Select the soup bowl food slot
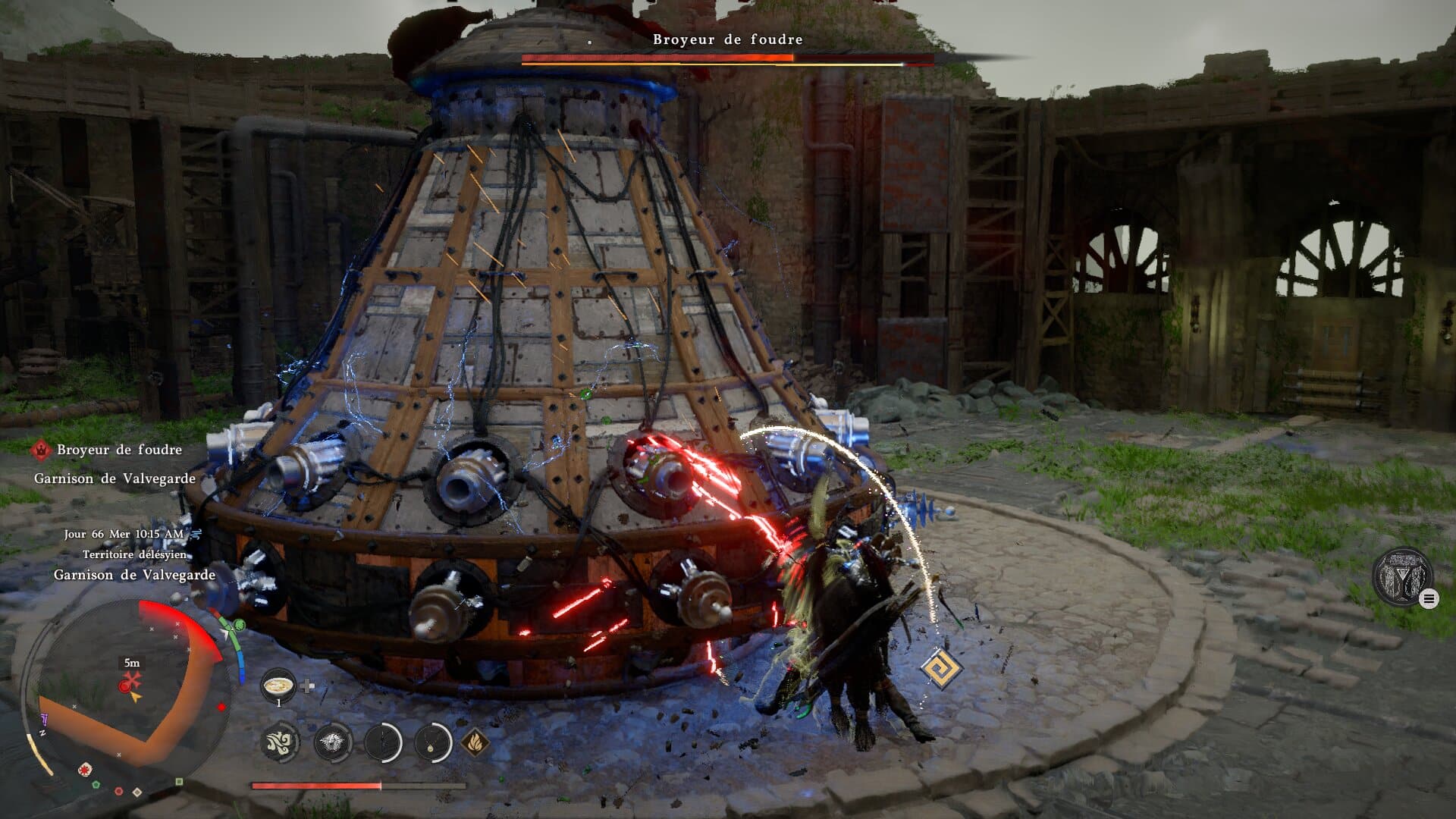The height and width of the screenshot is (819, 1456). point(278,686)
